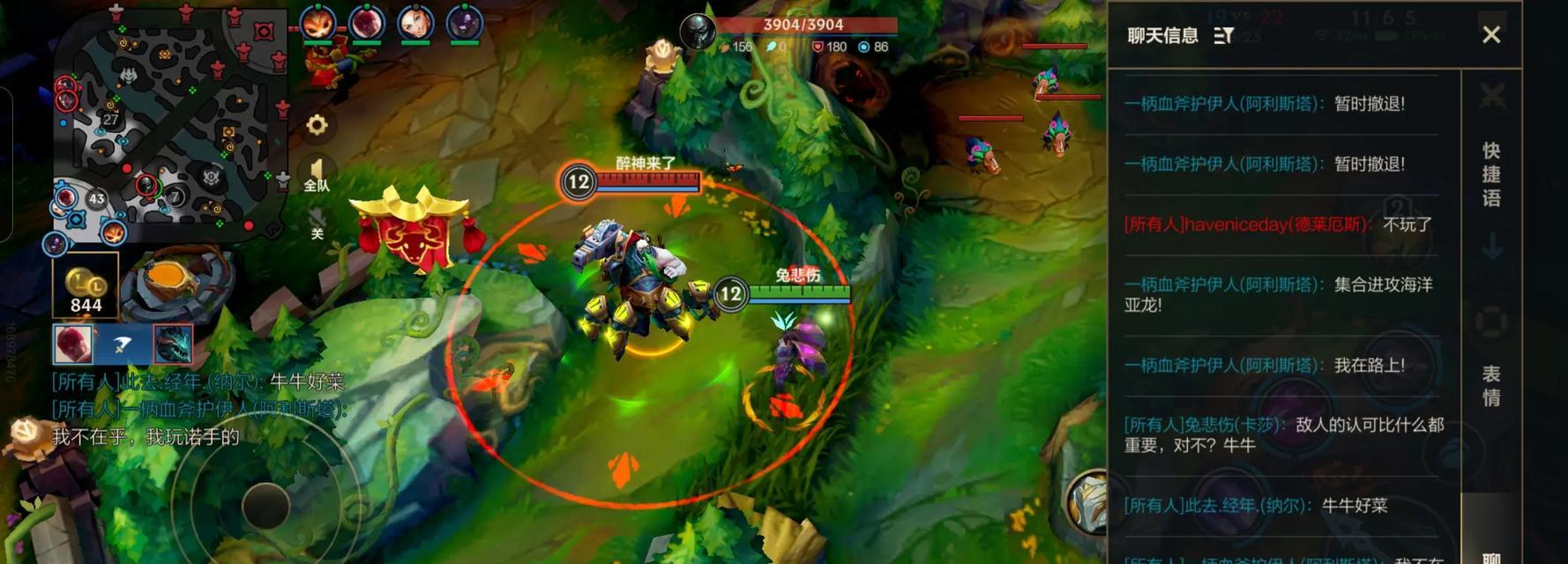Switch to the 表情 emotes tab
Image resolution: width=1568 pixels, height=564 pixels.
pos(1490,386)
